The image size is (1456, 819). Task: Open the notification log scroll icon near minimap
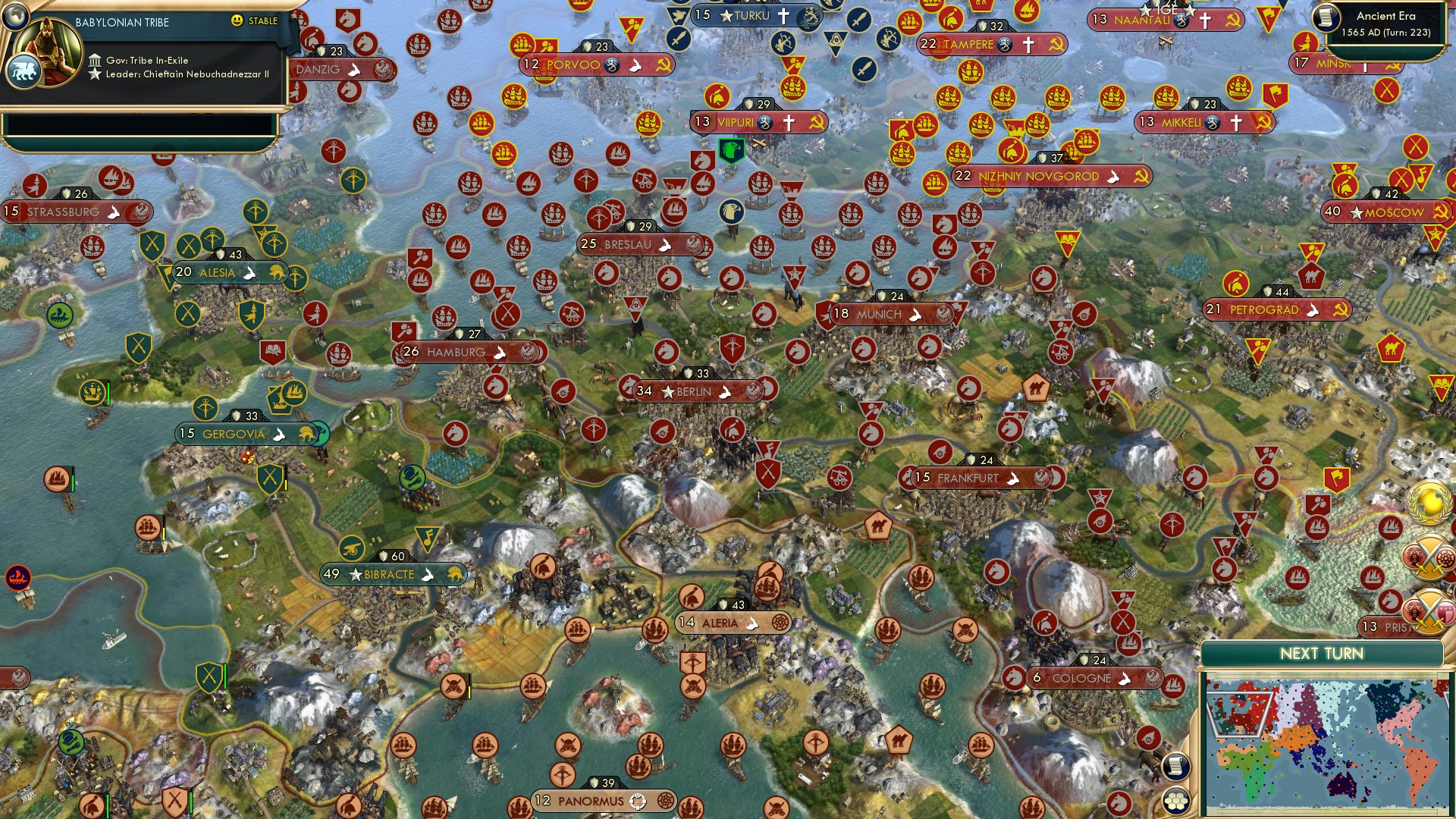pos(1176,766)
